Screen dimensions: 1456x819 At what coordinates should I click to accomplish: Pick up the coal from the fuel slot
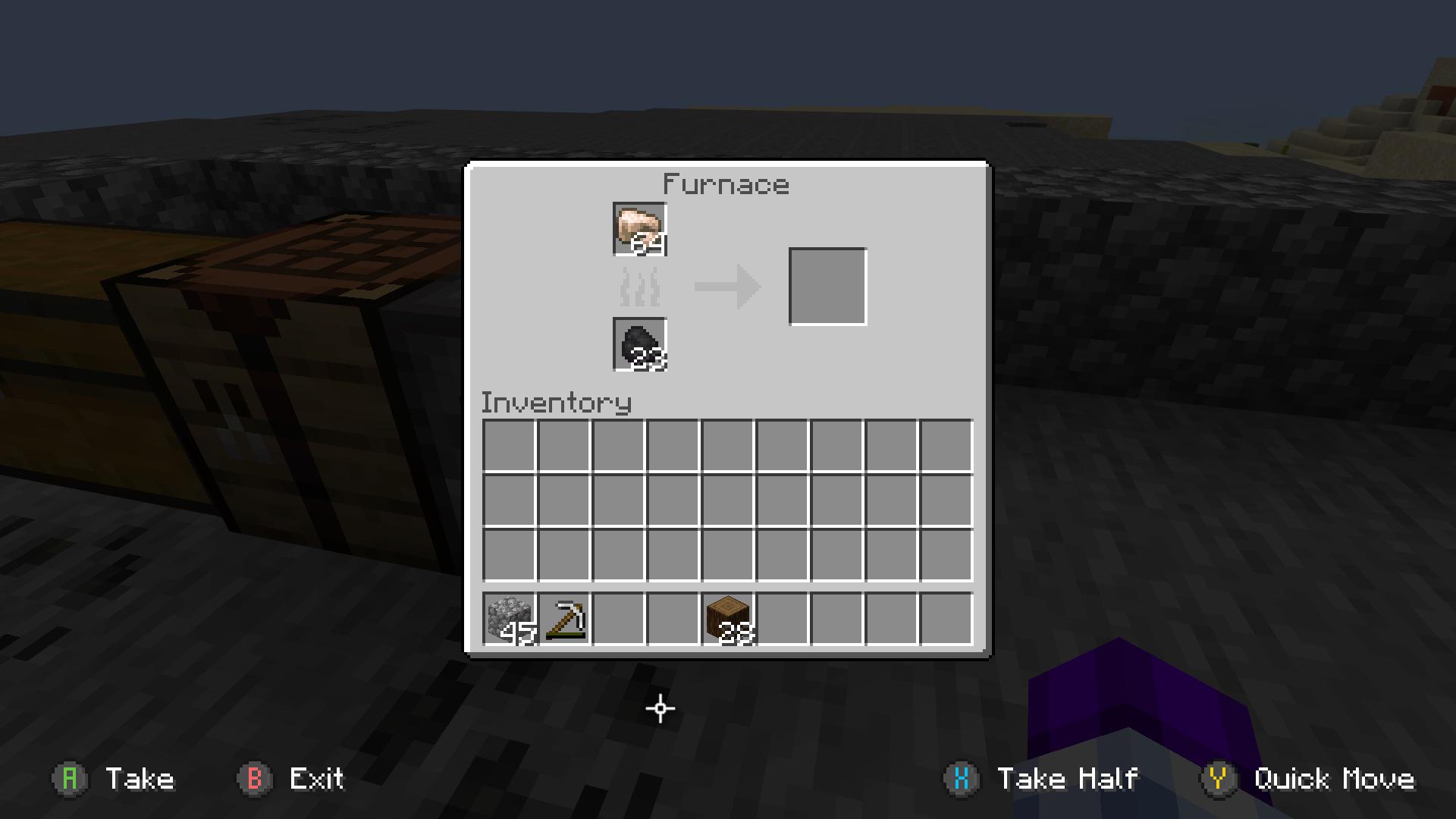coord(638,345)
